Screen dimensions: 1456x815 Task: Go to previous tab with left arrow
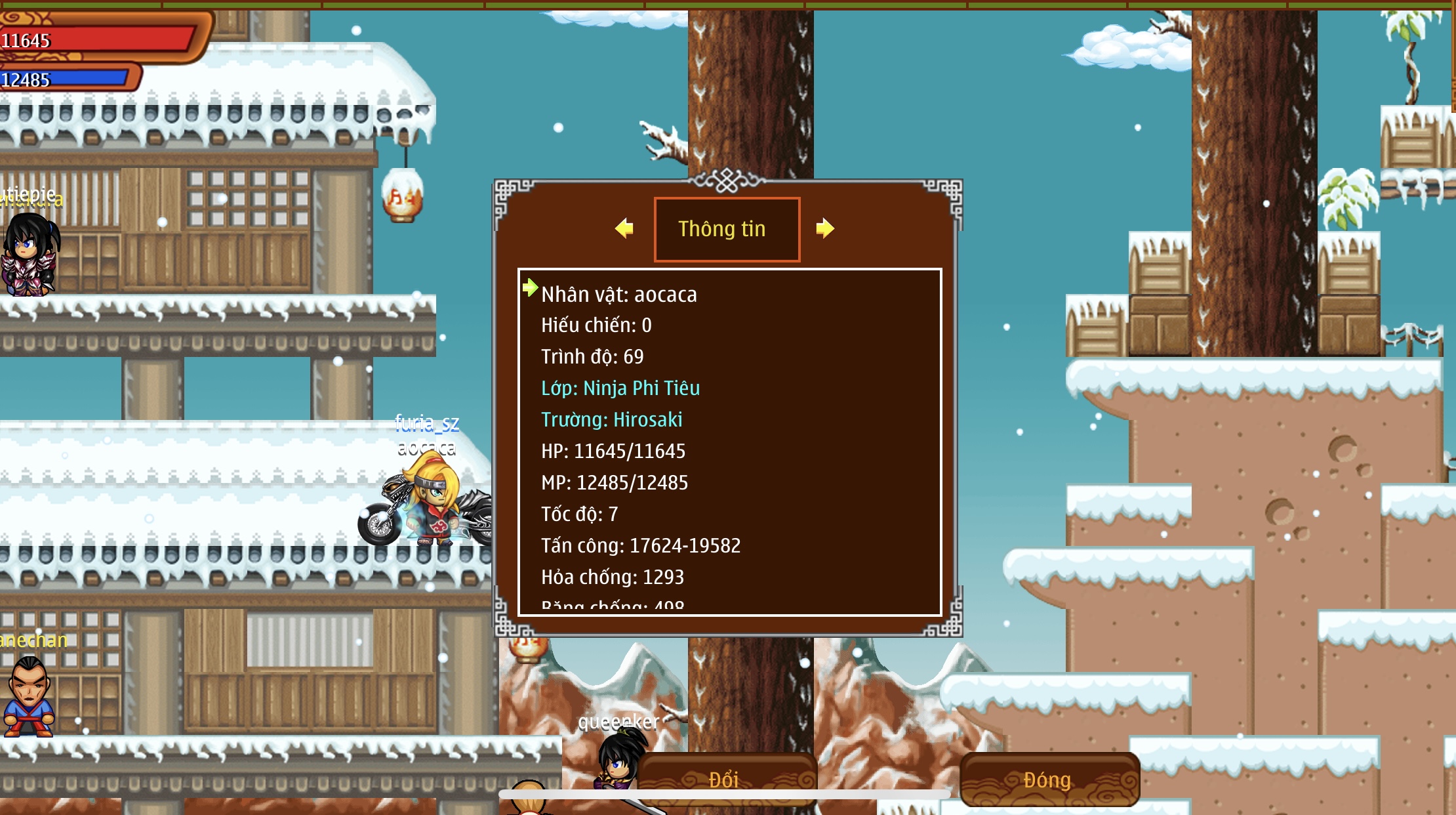[624, 228]
